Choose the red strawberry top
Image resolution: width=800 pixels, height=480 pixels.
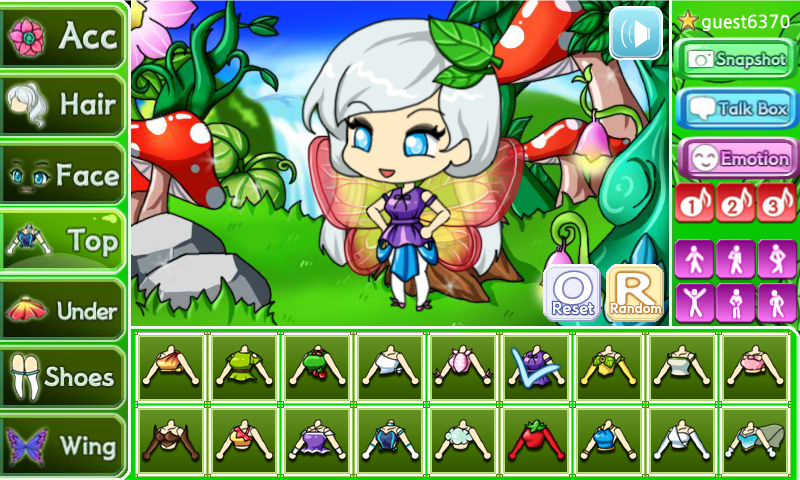(536, 440)
